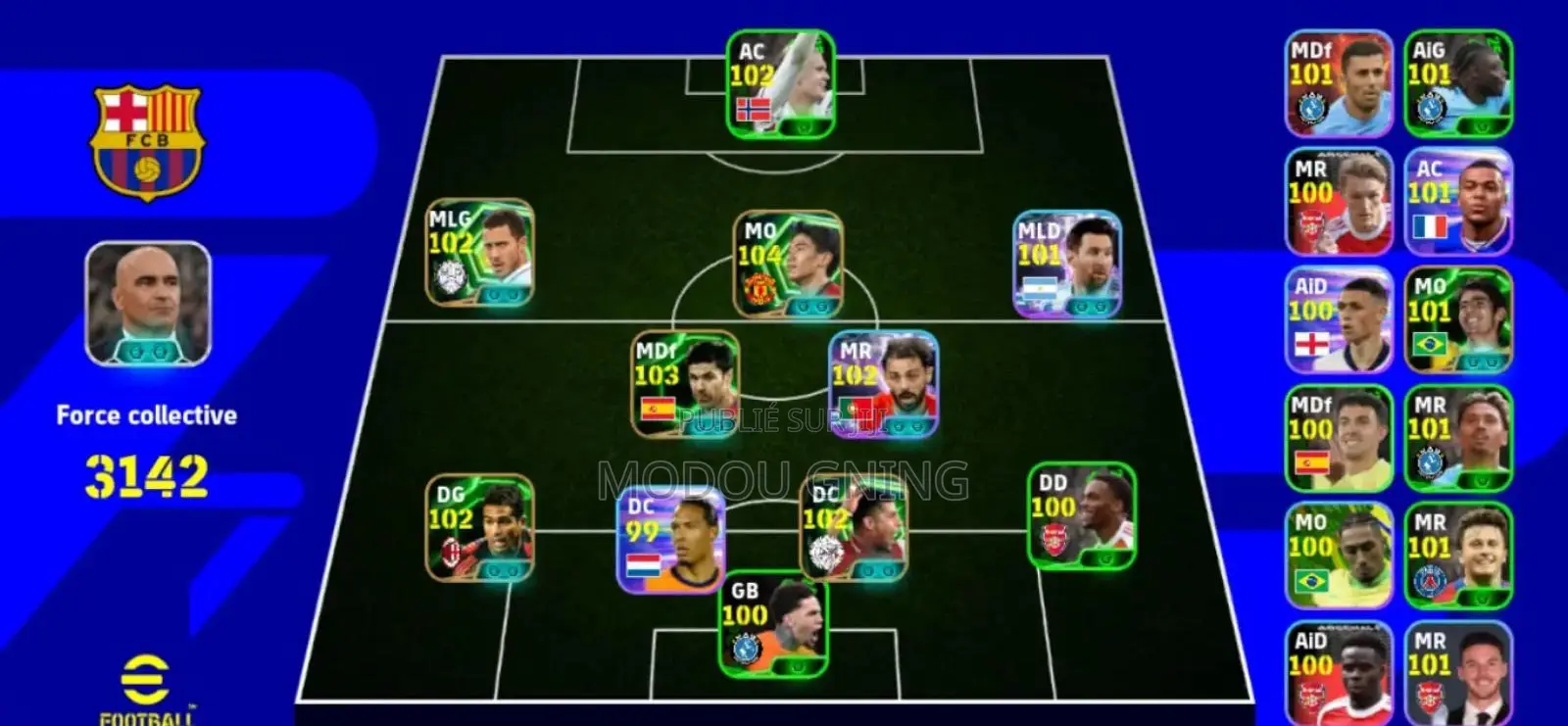Pick the MO 104 Manchester United midfielder
Screen dimensions: 1568x726
point(788,265)
